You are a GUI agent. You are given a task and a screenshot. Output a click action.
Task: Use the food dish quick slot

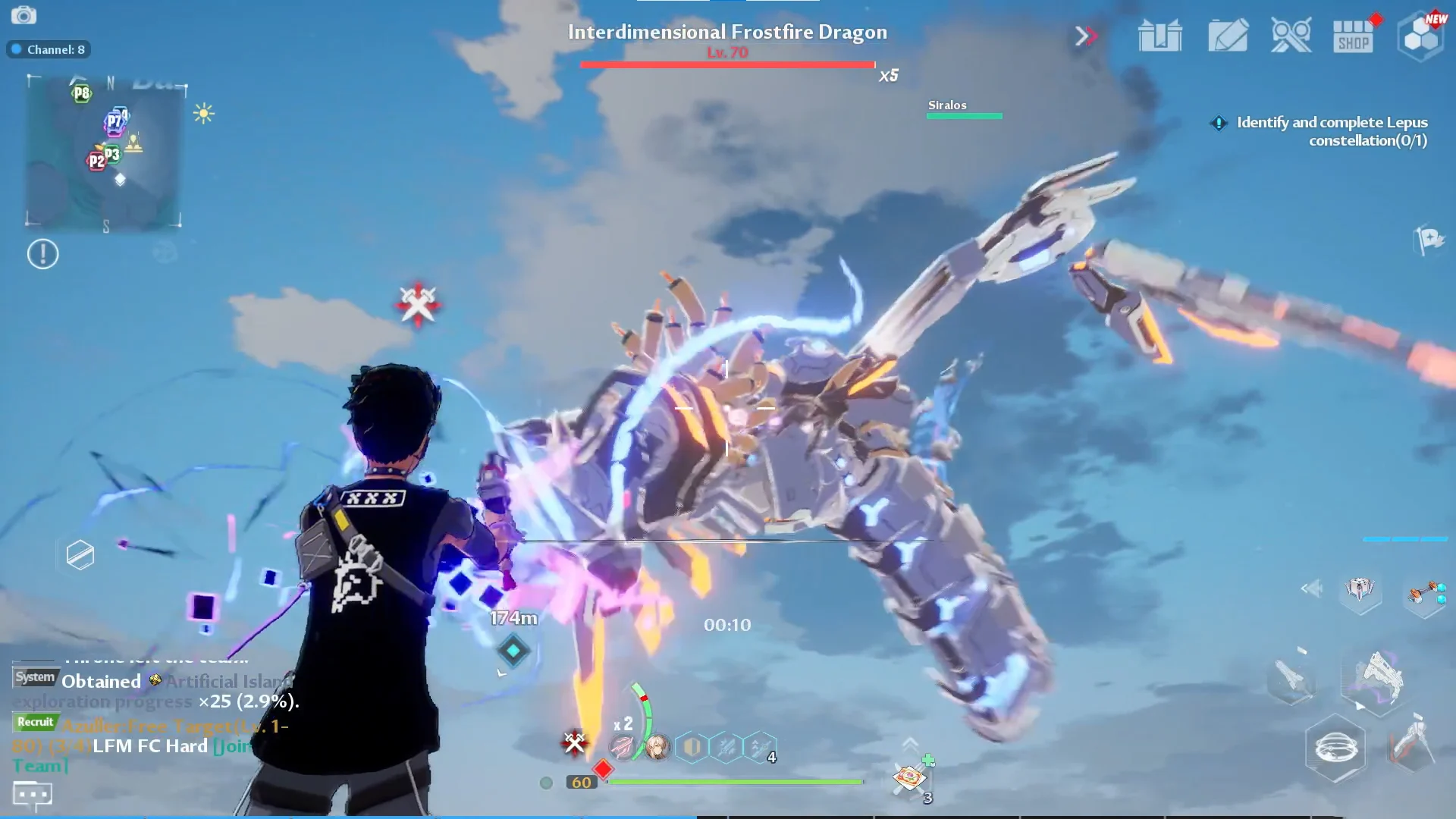click(x=909, y=777)
